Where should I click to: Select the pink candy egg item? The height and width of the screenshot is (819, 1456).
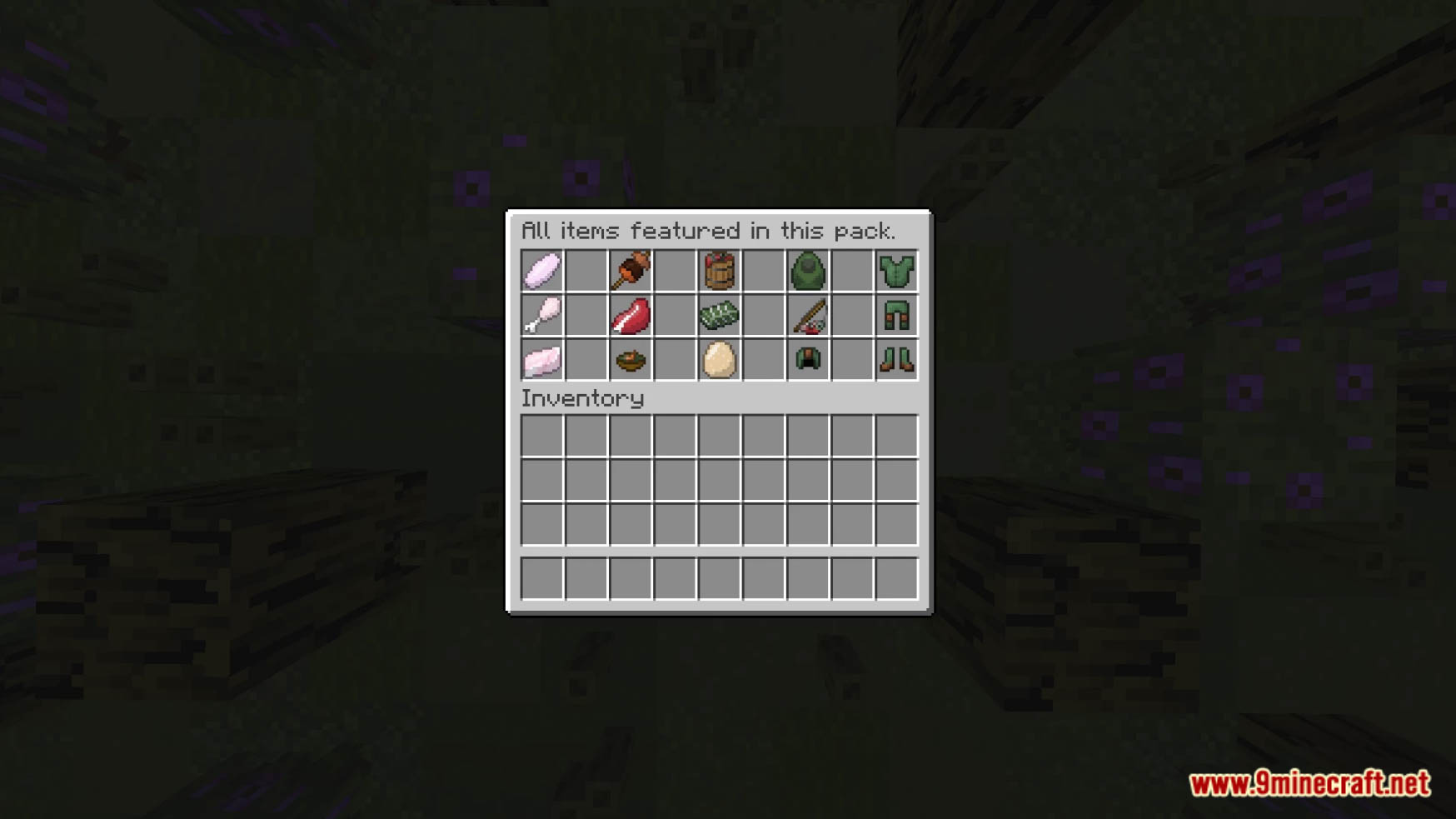[x=541, y=271]
